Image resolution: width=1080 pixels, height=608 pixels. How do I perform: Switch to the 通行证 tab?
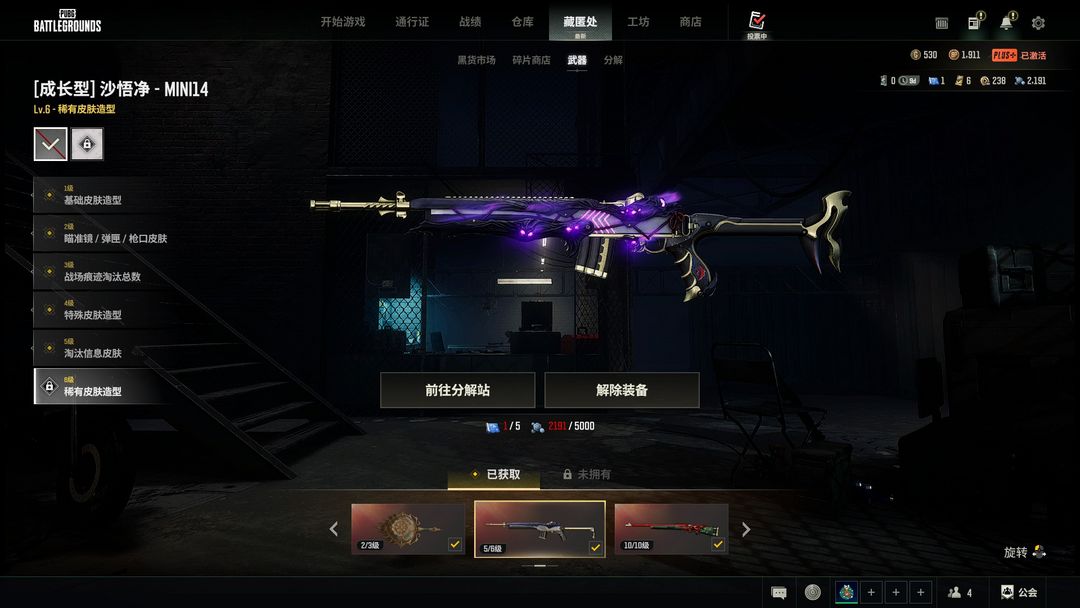pyautogui.click(x=412, y=22)
